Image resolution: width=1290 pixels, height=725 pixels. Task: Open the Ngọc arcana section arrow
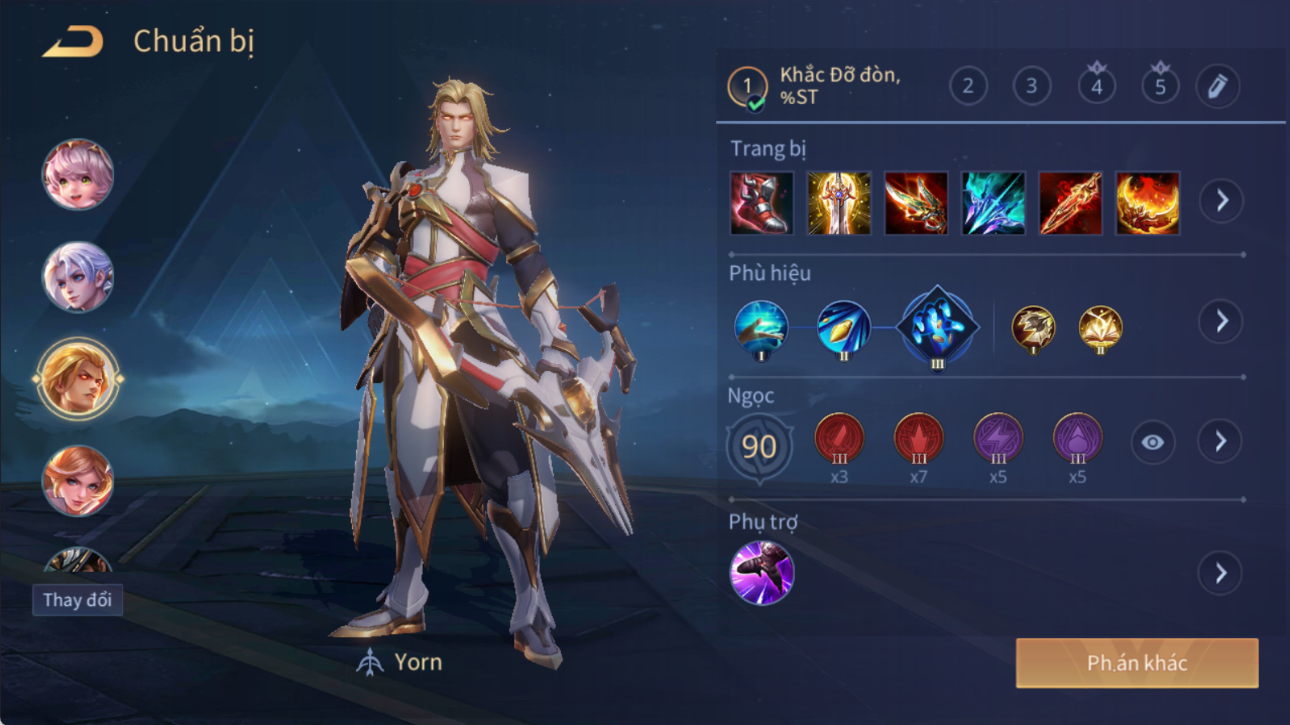click(1220, 442)
